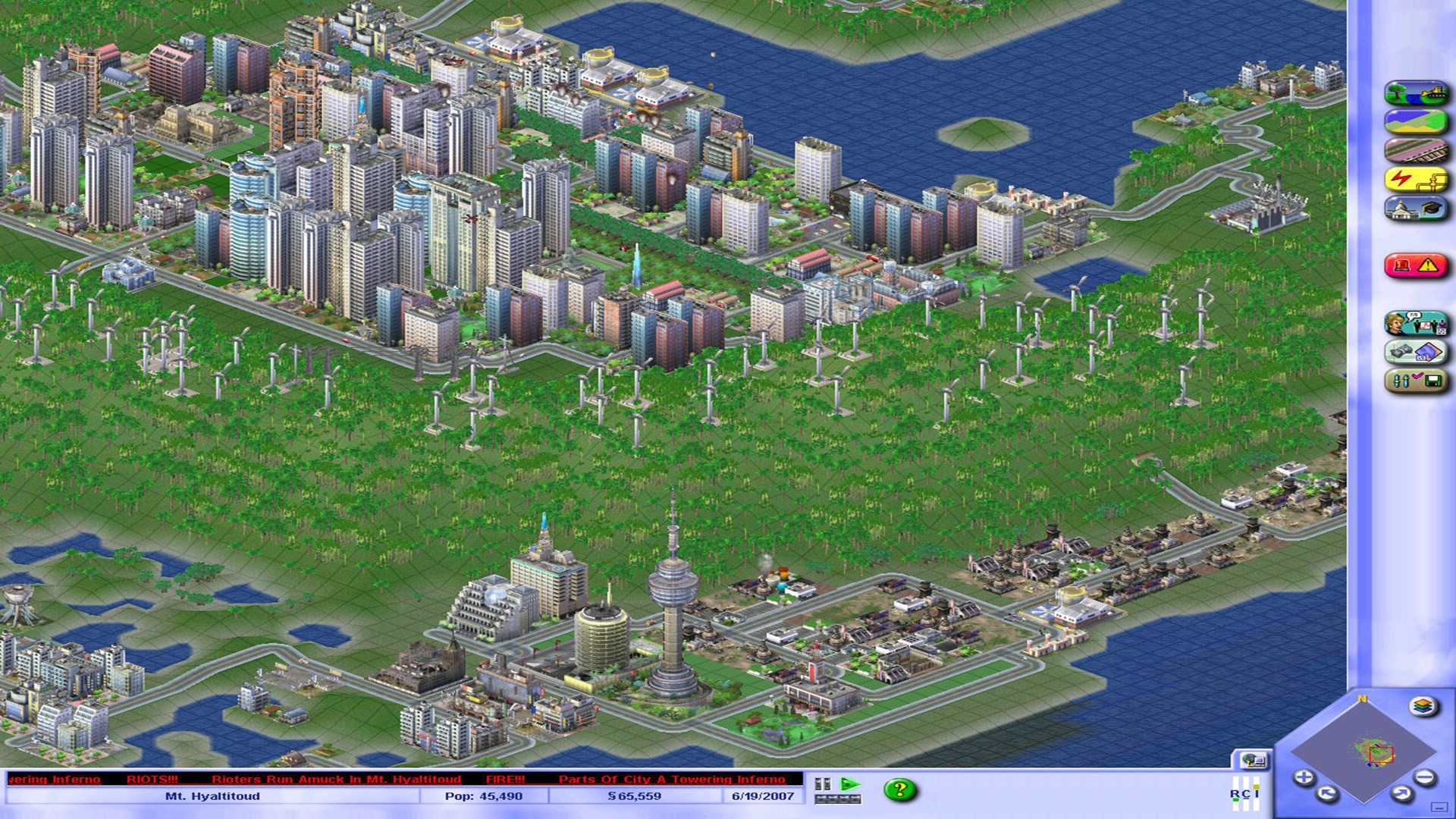This screenshot has height=819, width=1456.
Task: Open the Civic buildings tool
Action: 1417,208
